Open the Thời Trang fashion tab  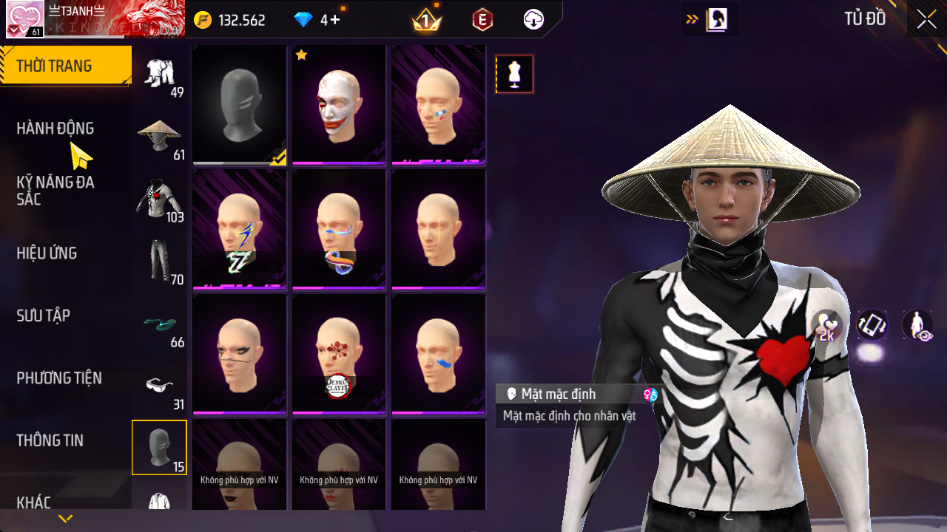pos(65,66)
